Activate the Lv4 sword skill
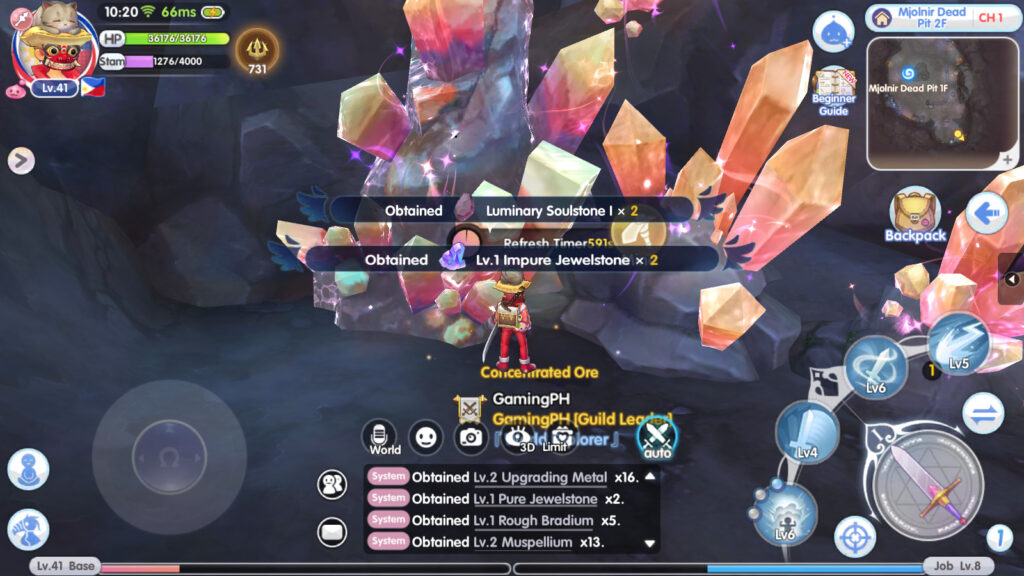This screenshot has width=1024, height=576. pos(807,434)
